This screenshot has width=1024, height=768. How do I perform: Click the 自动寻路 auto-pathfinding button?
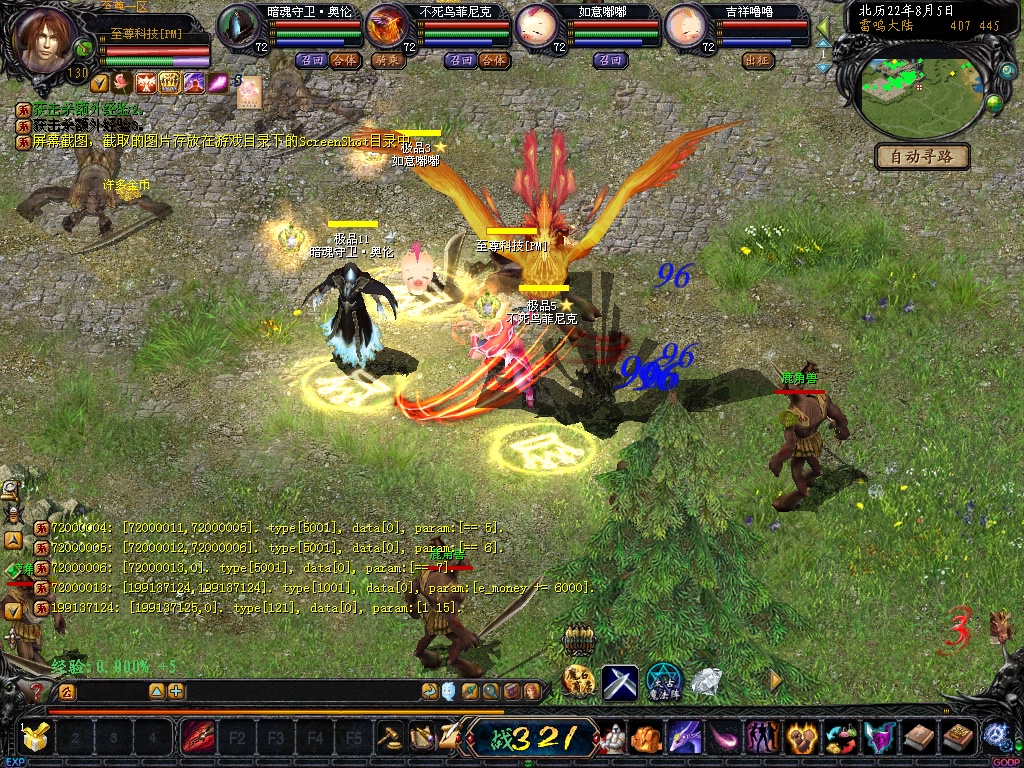tap(922, 157)
